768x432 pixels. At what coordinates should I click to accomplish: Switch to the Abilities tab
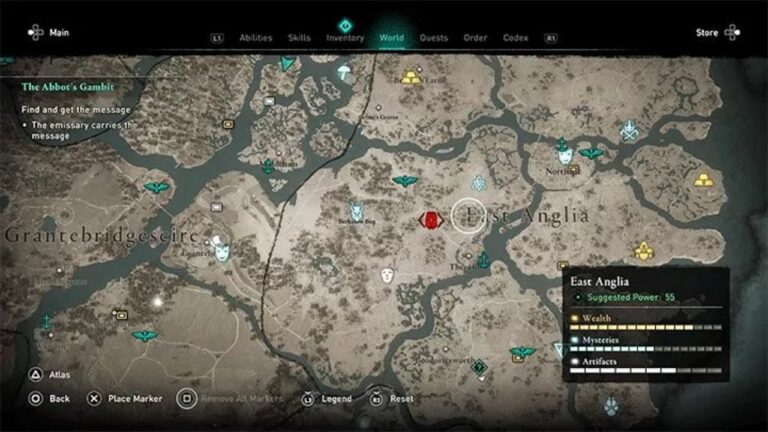click(256, 38)
